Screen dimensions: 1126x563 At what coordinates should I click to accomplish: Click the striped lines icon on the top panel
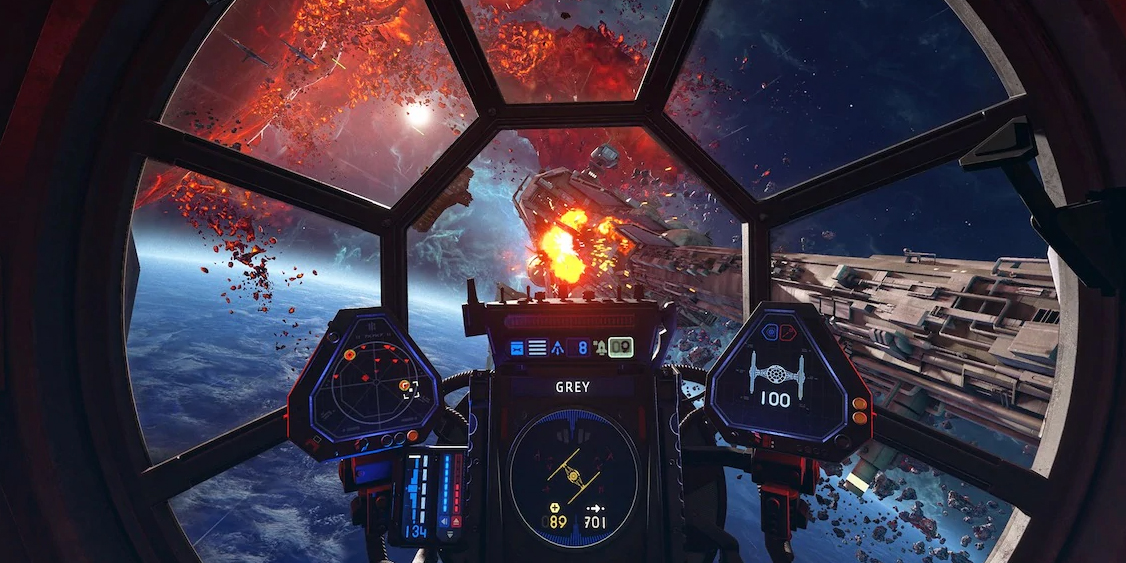tap(537, 347)
